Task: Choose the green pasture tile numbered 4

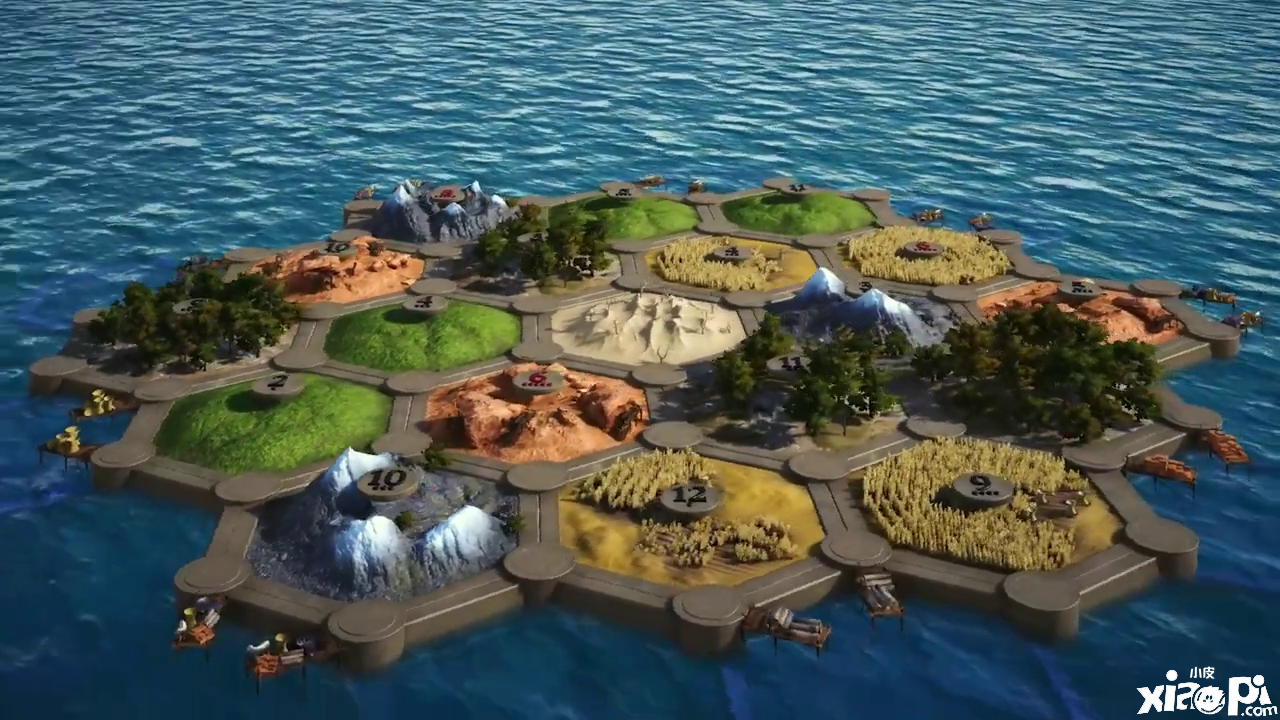Action: pos(424,332)
